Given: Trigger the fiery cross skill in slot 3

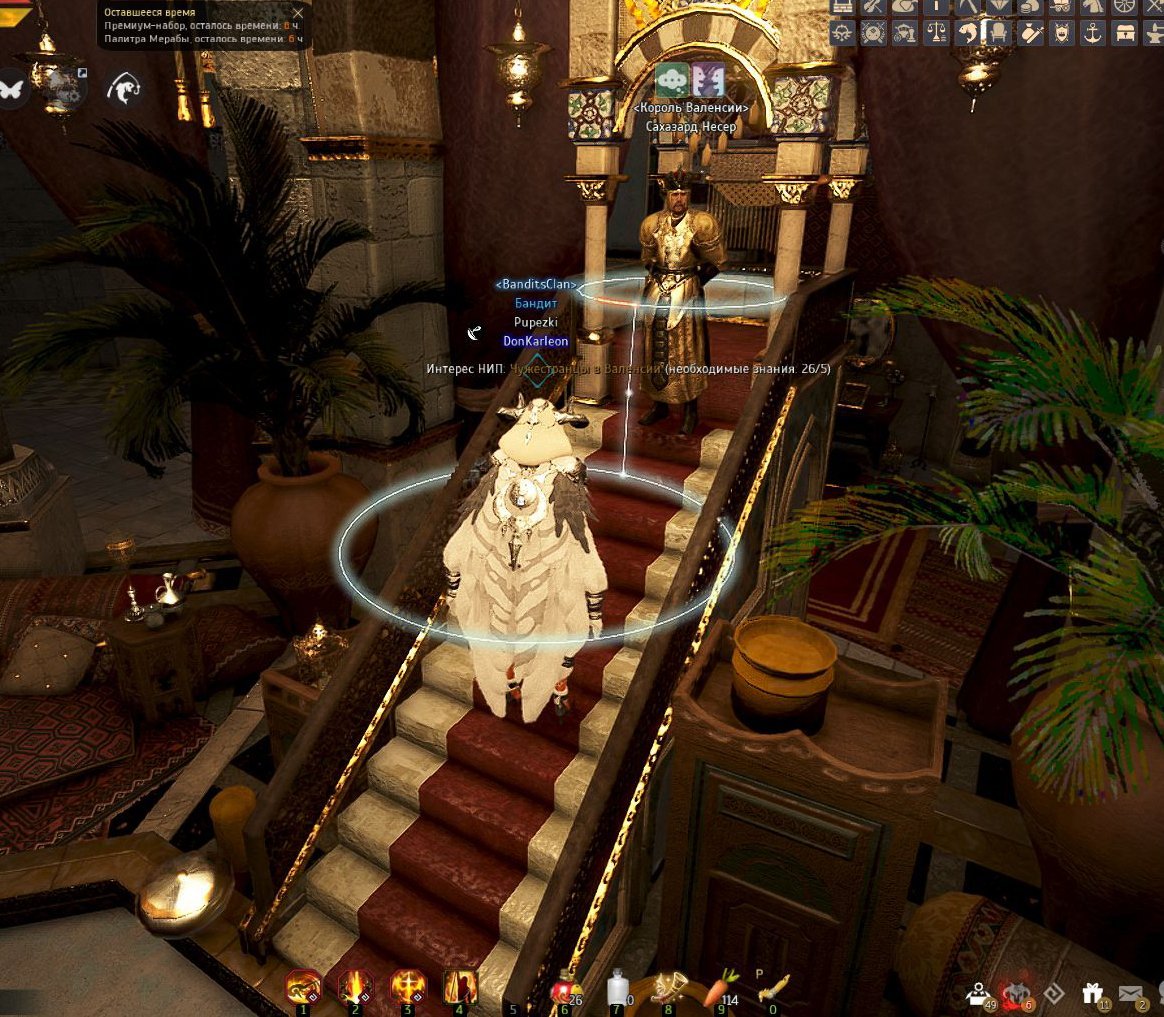Looking at the screenshot, I should (408, 989).
